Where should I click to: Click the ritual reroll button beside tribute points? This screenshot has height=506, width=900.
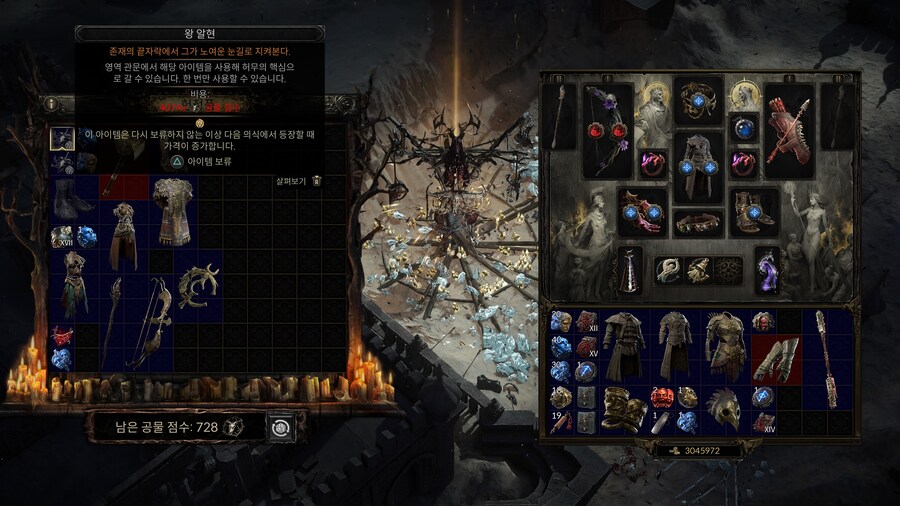point(281,427)
